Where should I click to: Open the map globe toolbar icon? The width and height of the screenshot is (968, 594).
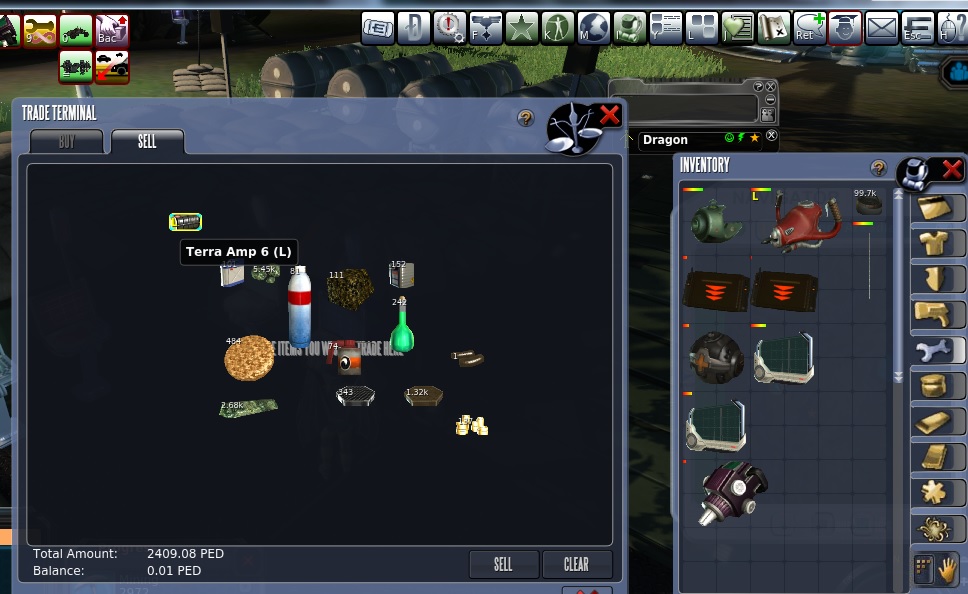[593, 28]
